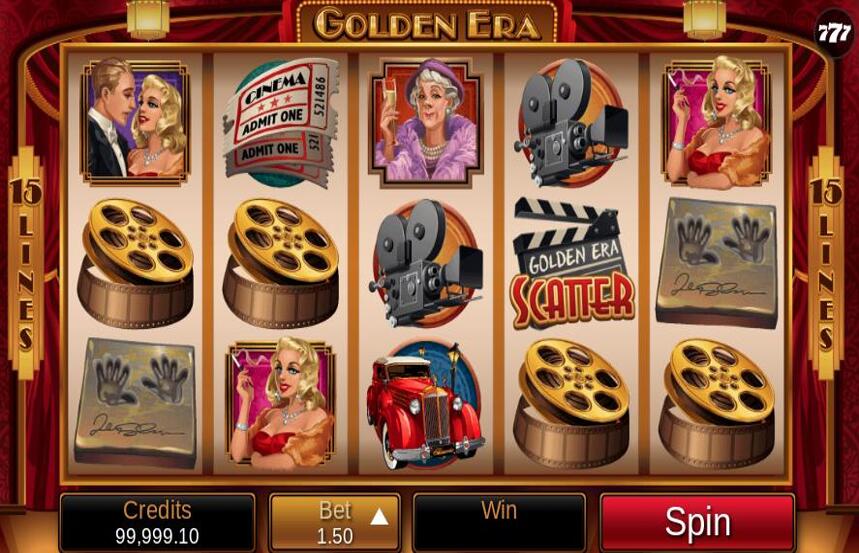The height and width of the screenshot is (553, 859).
Task: Open the Bet amount selector
Action: click(x=335, y=523)
